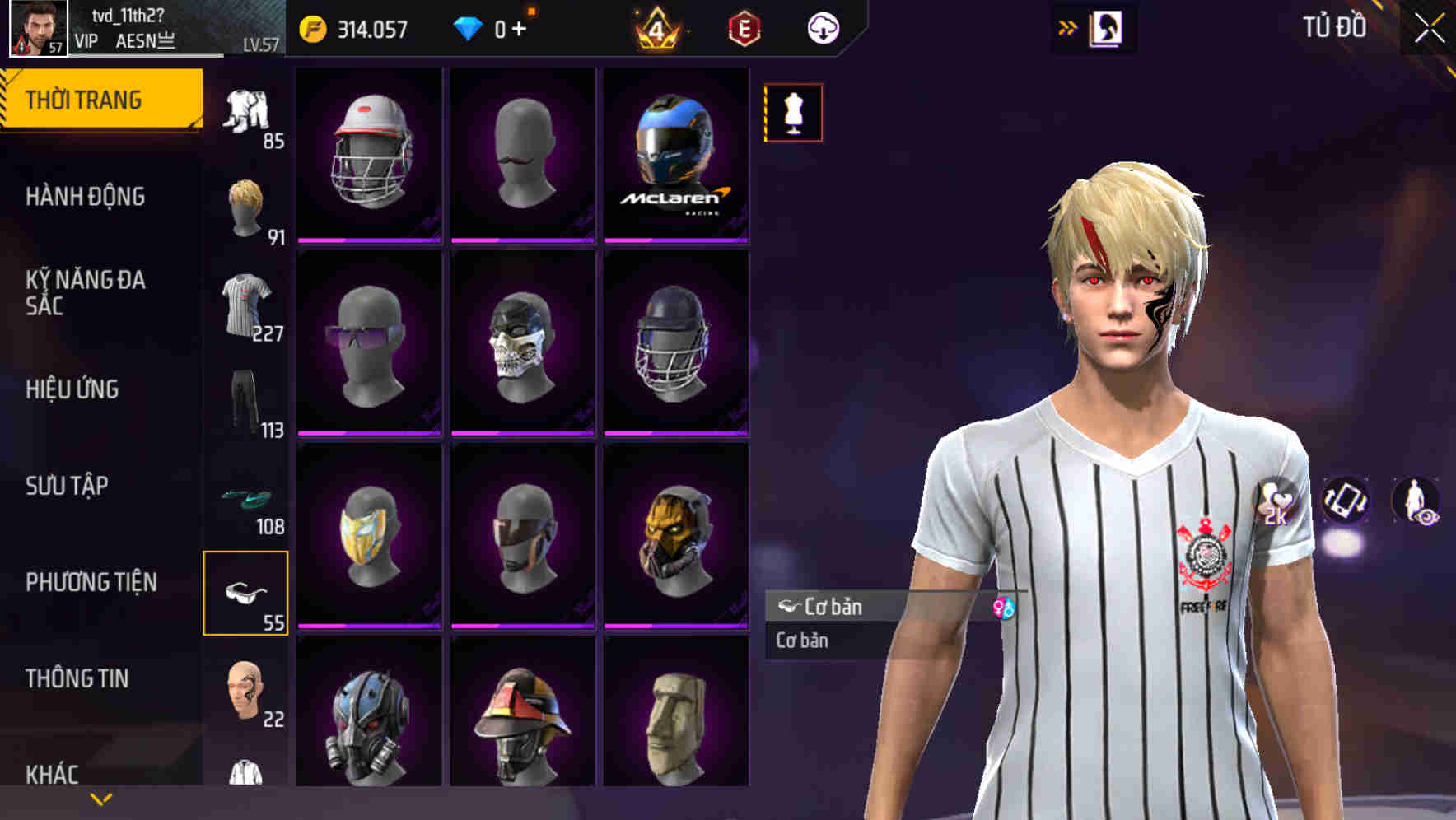The height and width of the screenshot is (820, 1456).
Task: Switch to the HÀNH ĐỘNG tab
Action: click(86, 197)
